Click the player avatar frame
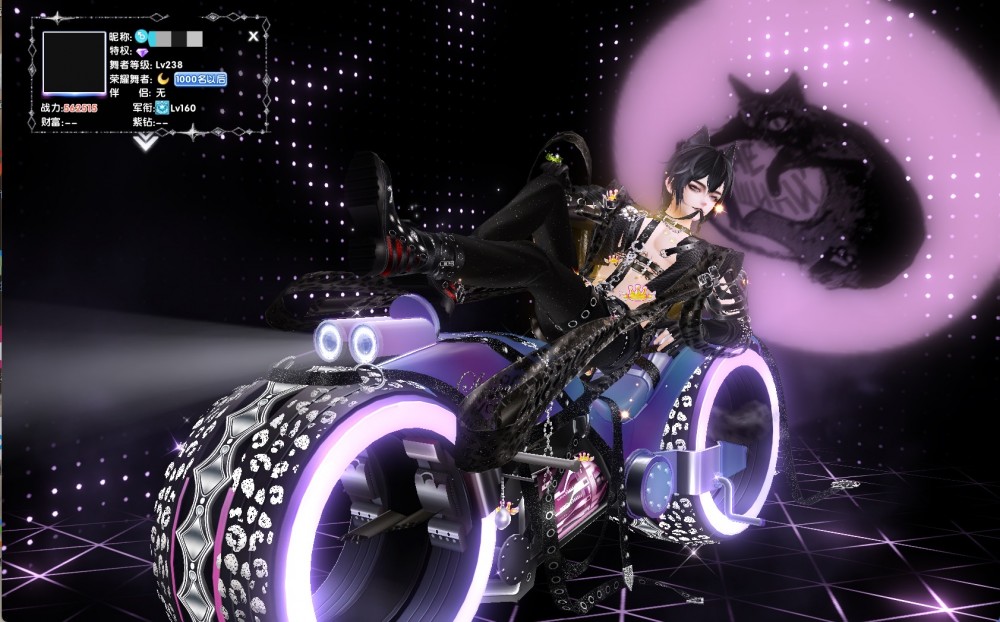Image resolution: width=1000 pixels, height=622 pixels. click(x=74, y=64)
